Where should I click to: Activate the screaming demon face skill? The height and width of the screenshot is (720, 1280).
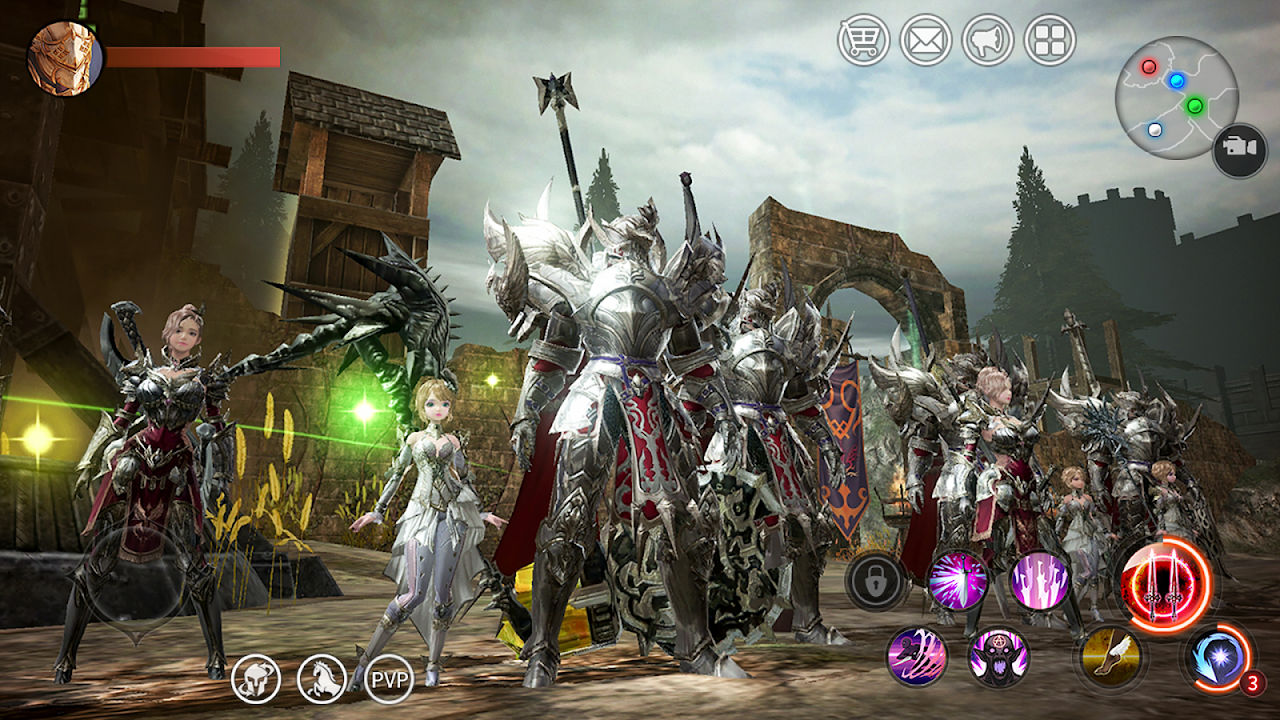[x=999, y=657]
